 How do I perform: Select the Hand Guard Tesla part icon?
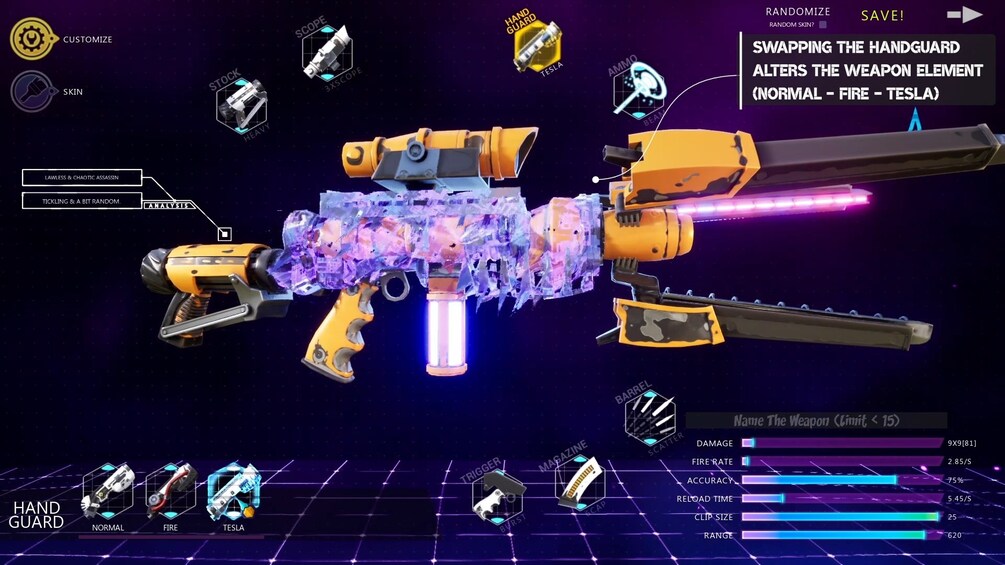[537, 45]
